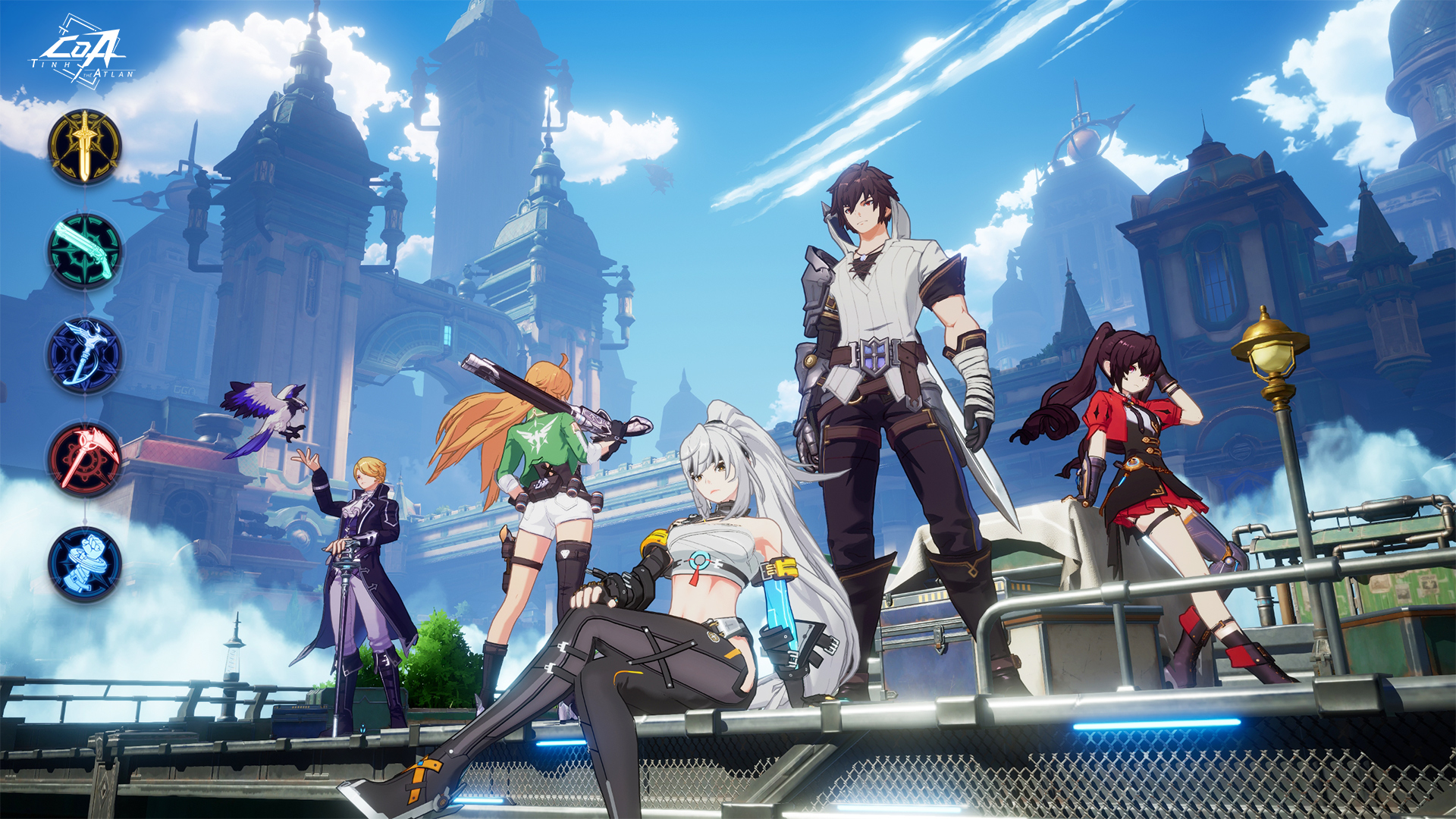Select the red scythe class icon

(84, 459)
